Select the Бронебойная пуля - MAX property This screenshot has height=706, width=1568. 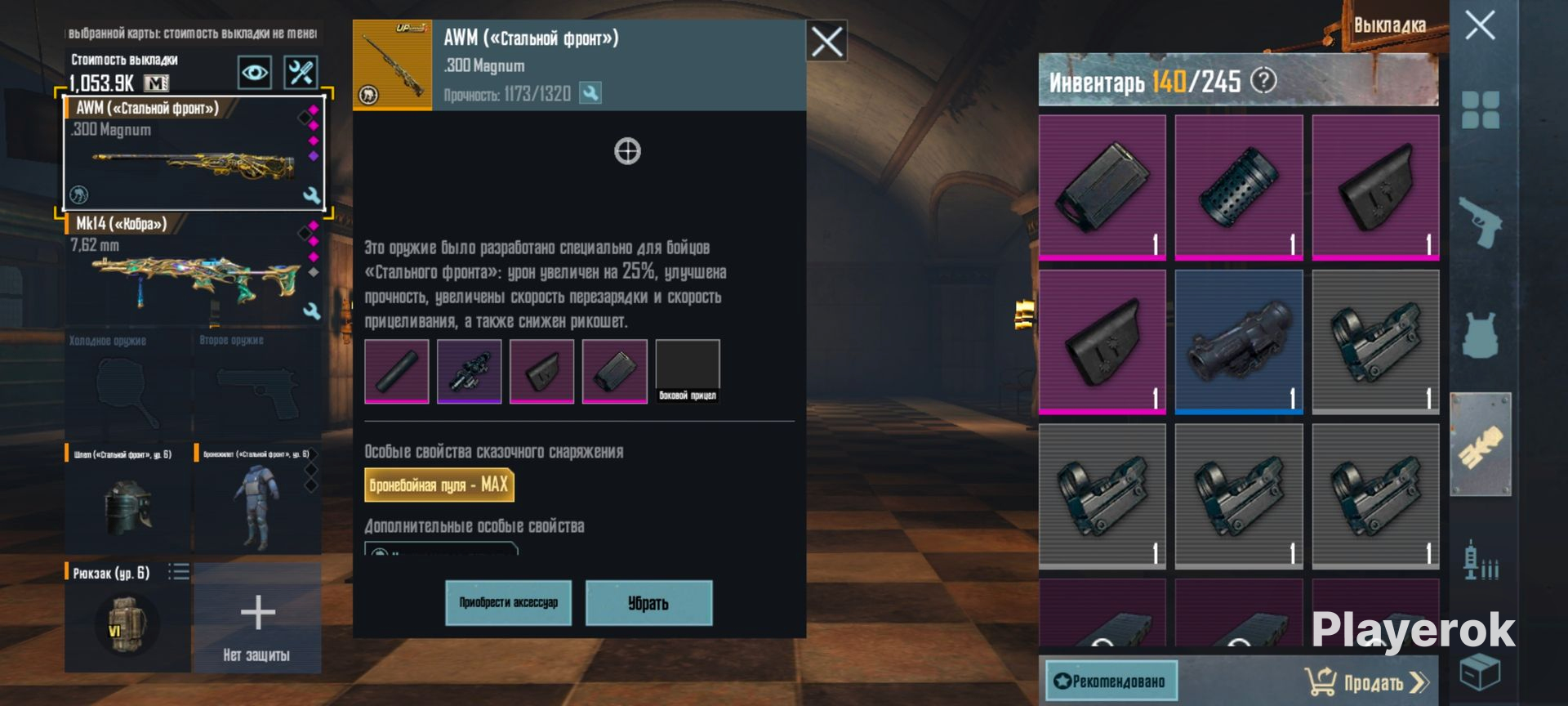[439, 485]
